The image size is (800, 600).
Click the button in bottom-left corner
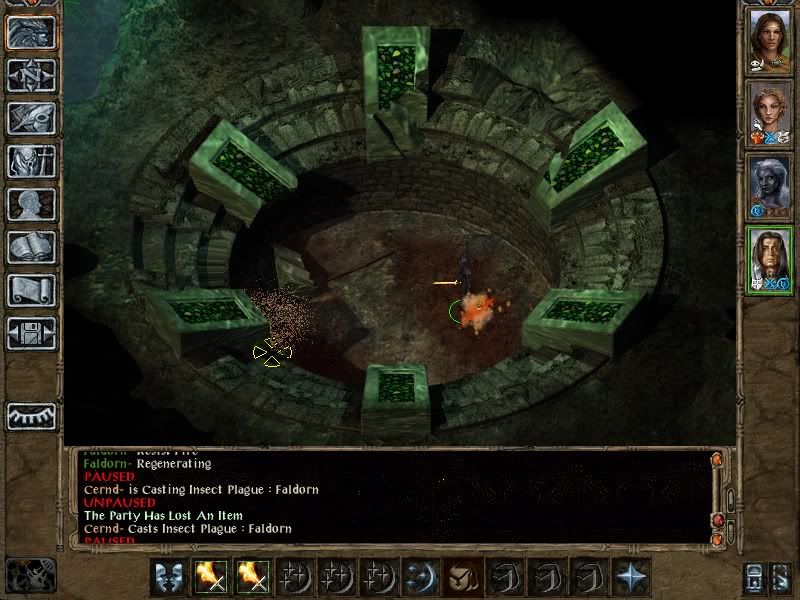30,576
